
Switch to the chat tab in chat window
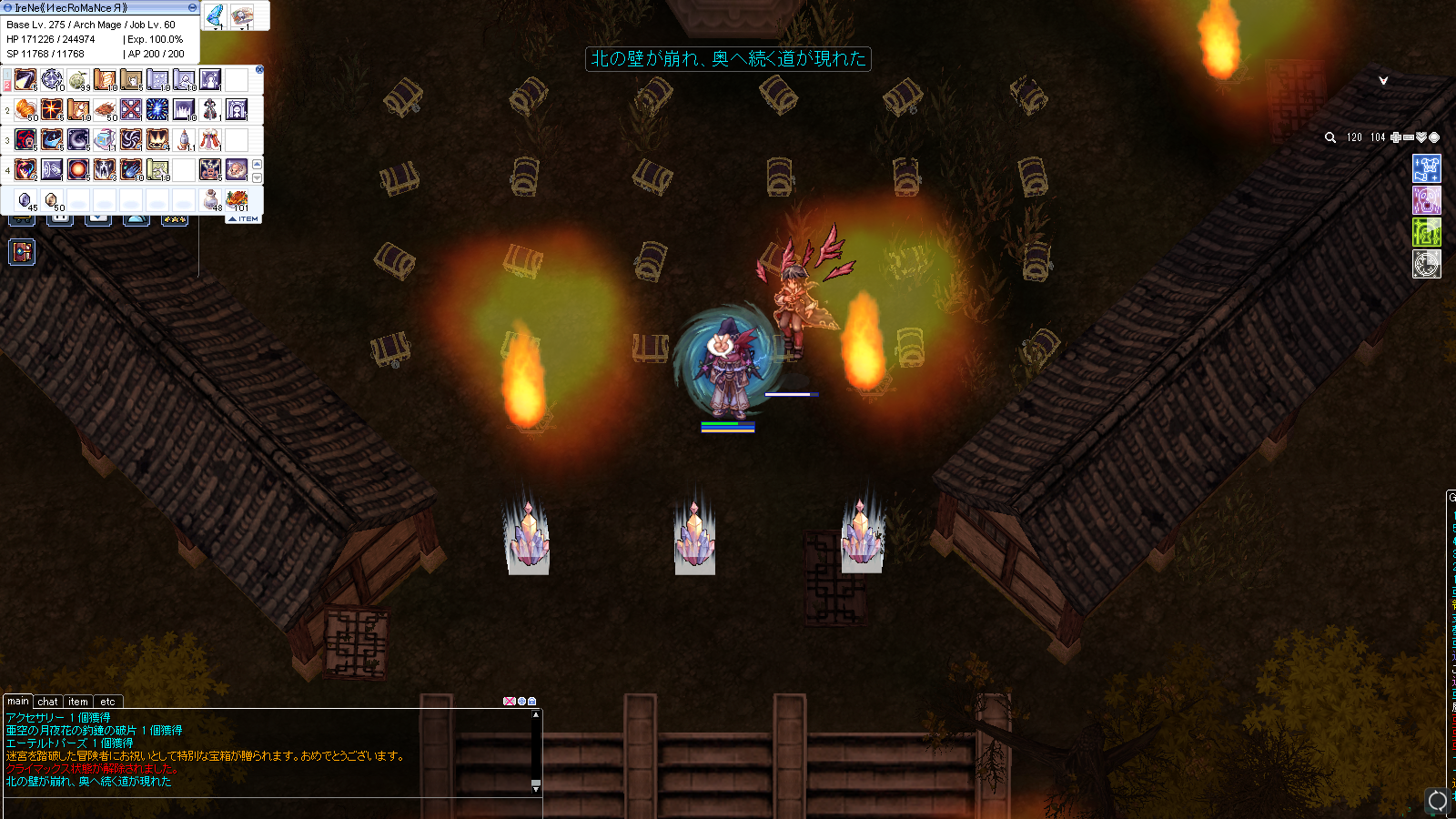pyautogui.click(x=47, y=702)
